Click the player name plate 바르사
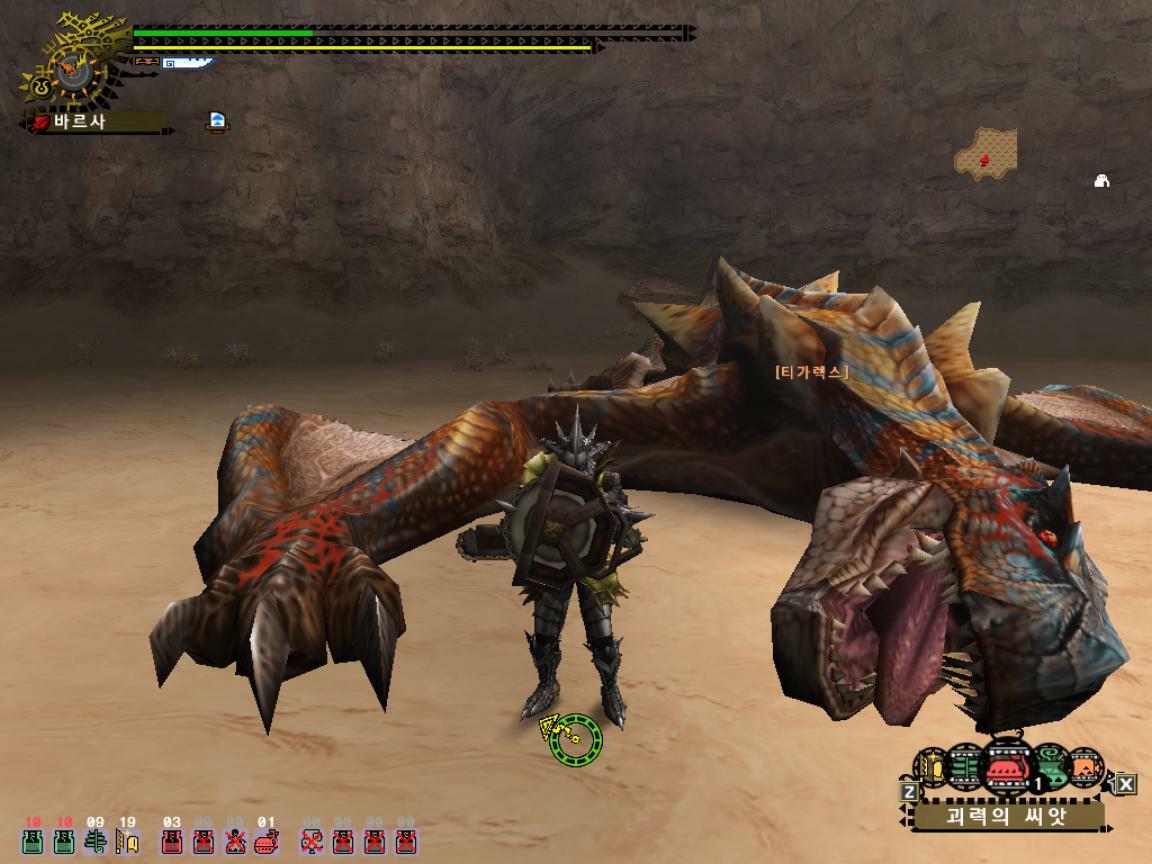Screen dimensions: 1152x864 point(96,122)
